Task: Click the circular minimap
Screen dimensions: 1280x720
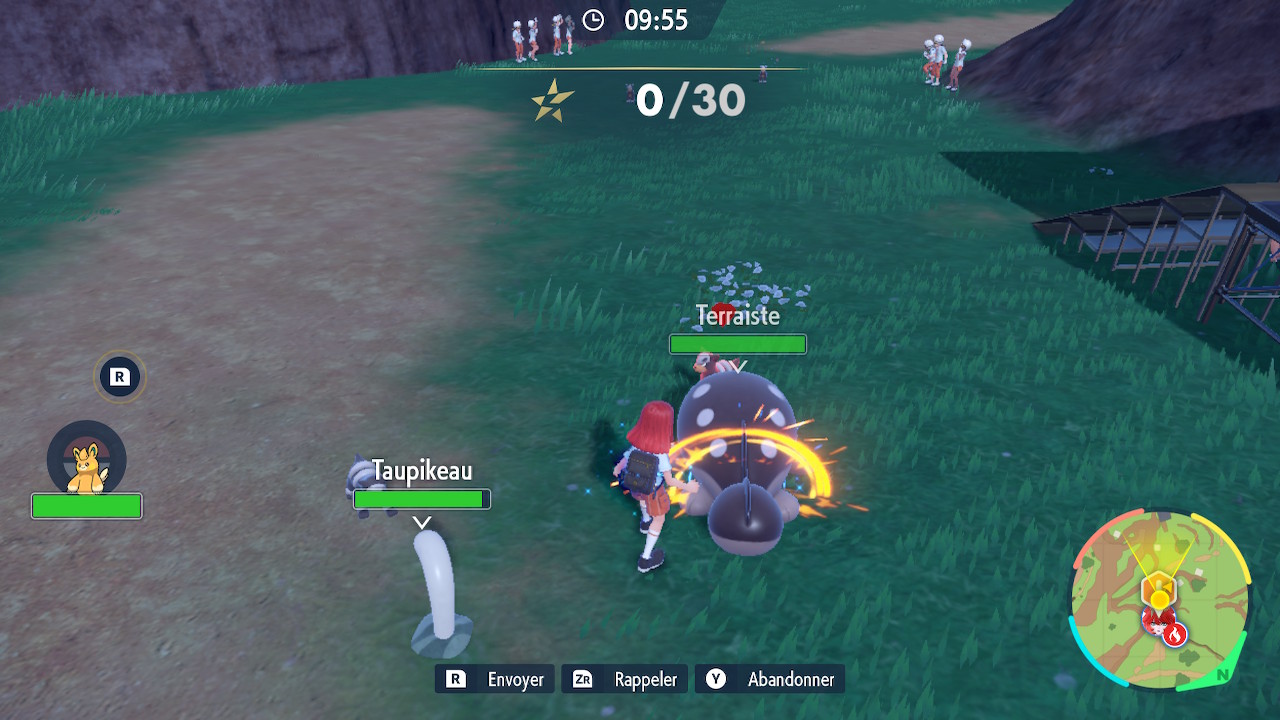Action: pos(1160,598)
